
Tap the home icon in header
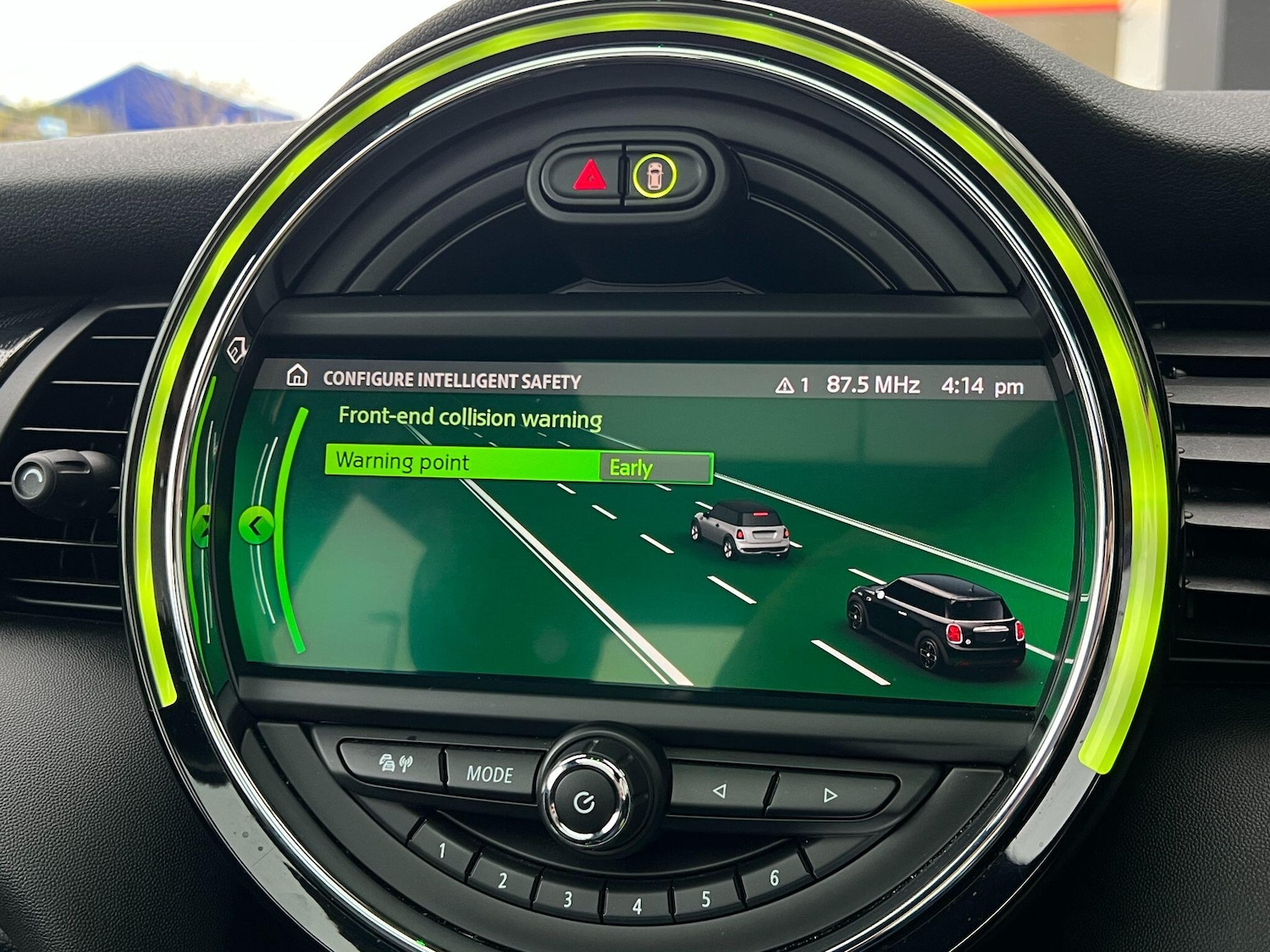click(296, 376)
